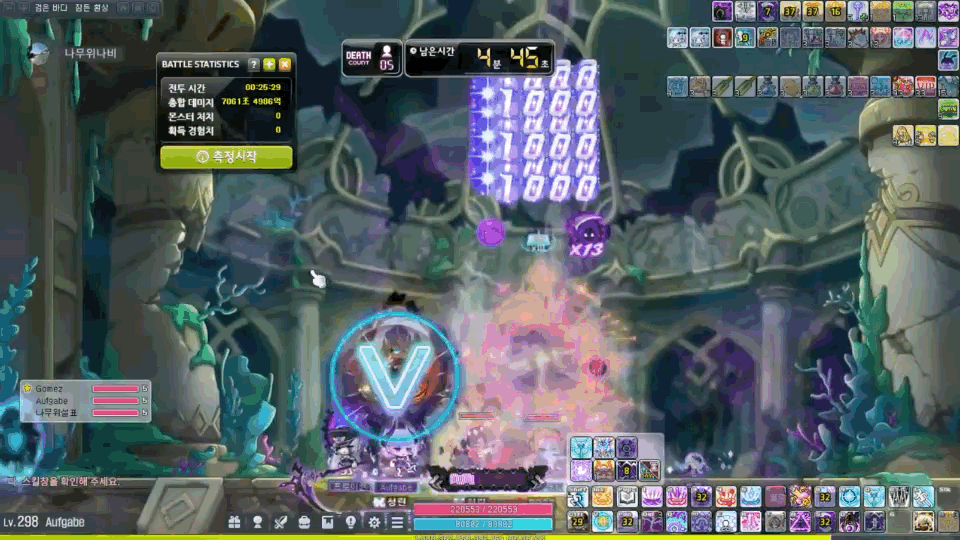This screenshot has height=540, width=960.
Task: Open the briefcase icon in bottom menu
Action: pos(304,522)
